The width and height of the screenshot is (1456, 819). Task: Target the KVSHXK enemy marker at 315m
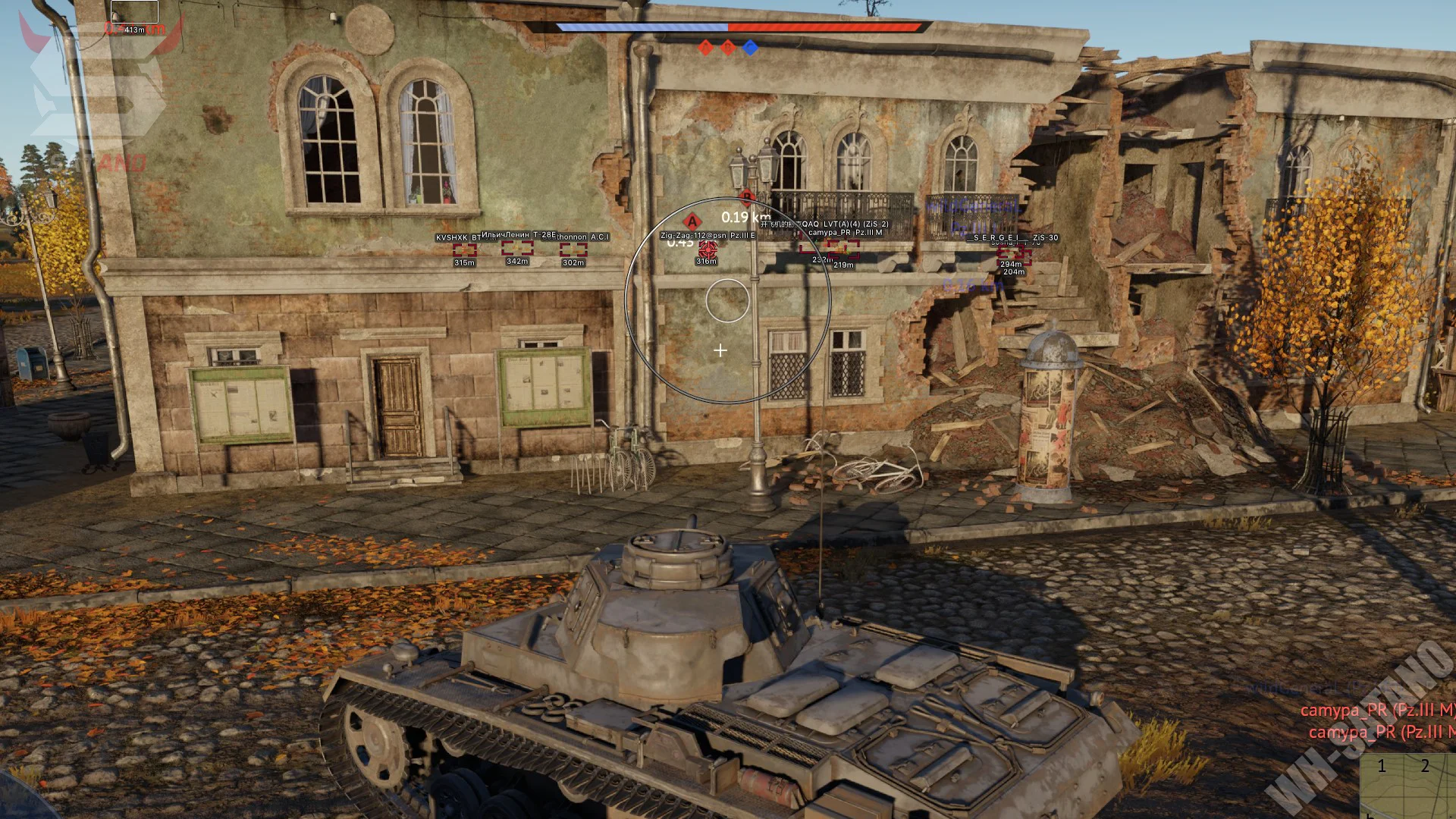tap(464, 249)
